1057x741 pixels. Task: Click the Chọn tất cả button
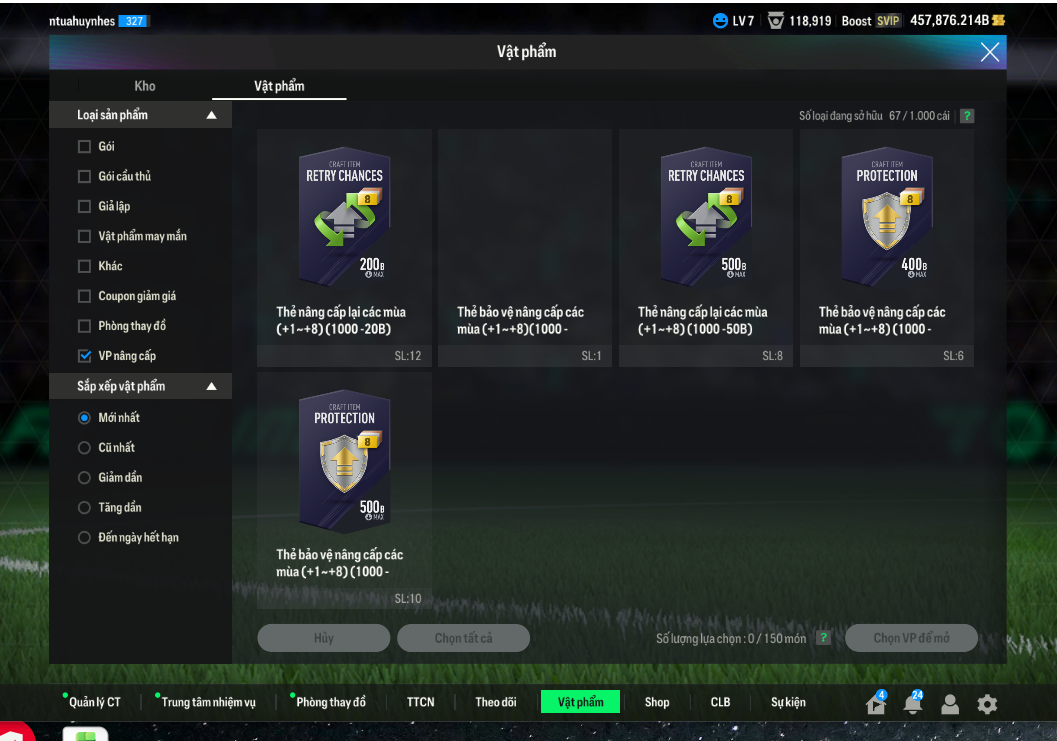tap(463, 638)
